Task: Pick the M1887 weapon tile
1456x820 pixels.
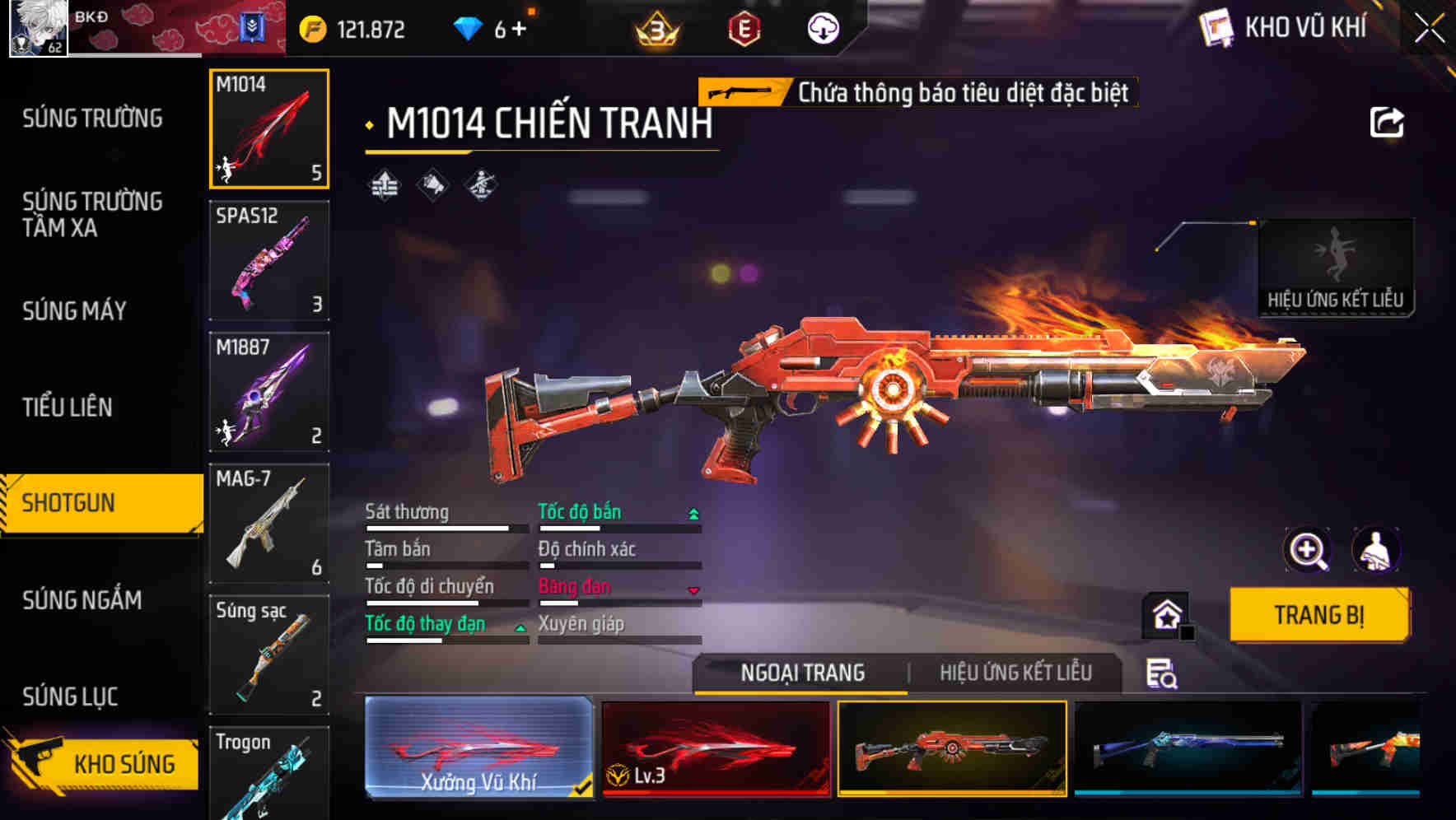Action: 269,392
